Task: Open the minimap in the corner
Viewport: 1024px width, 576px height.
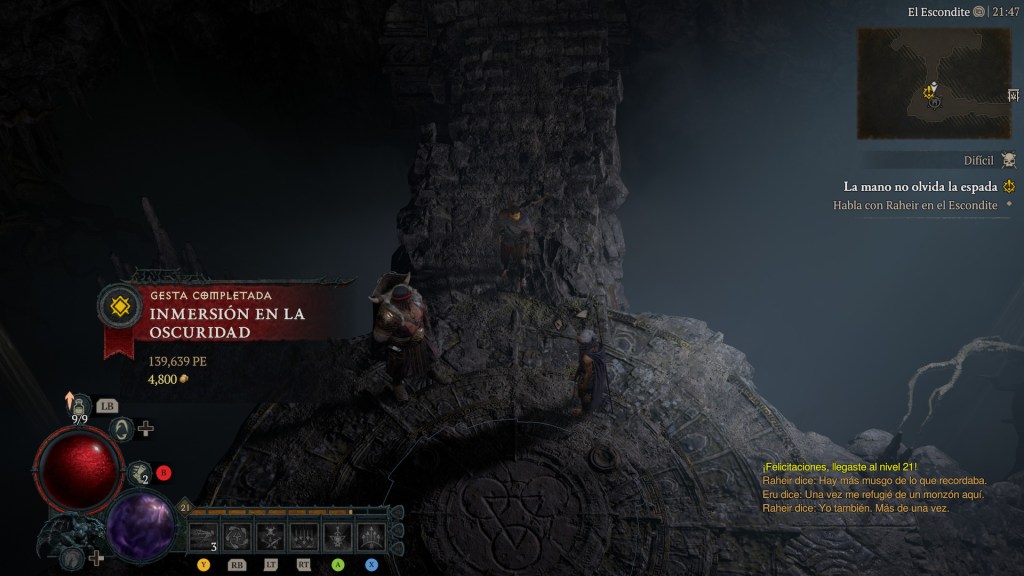Action: tap(933, 83)
